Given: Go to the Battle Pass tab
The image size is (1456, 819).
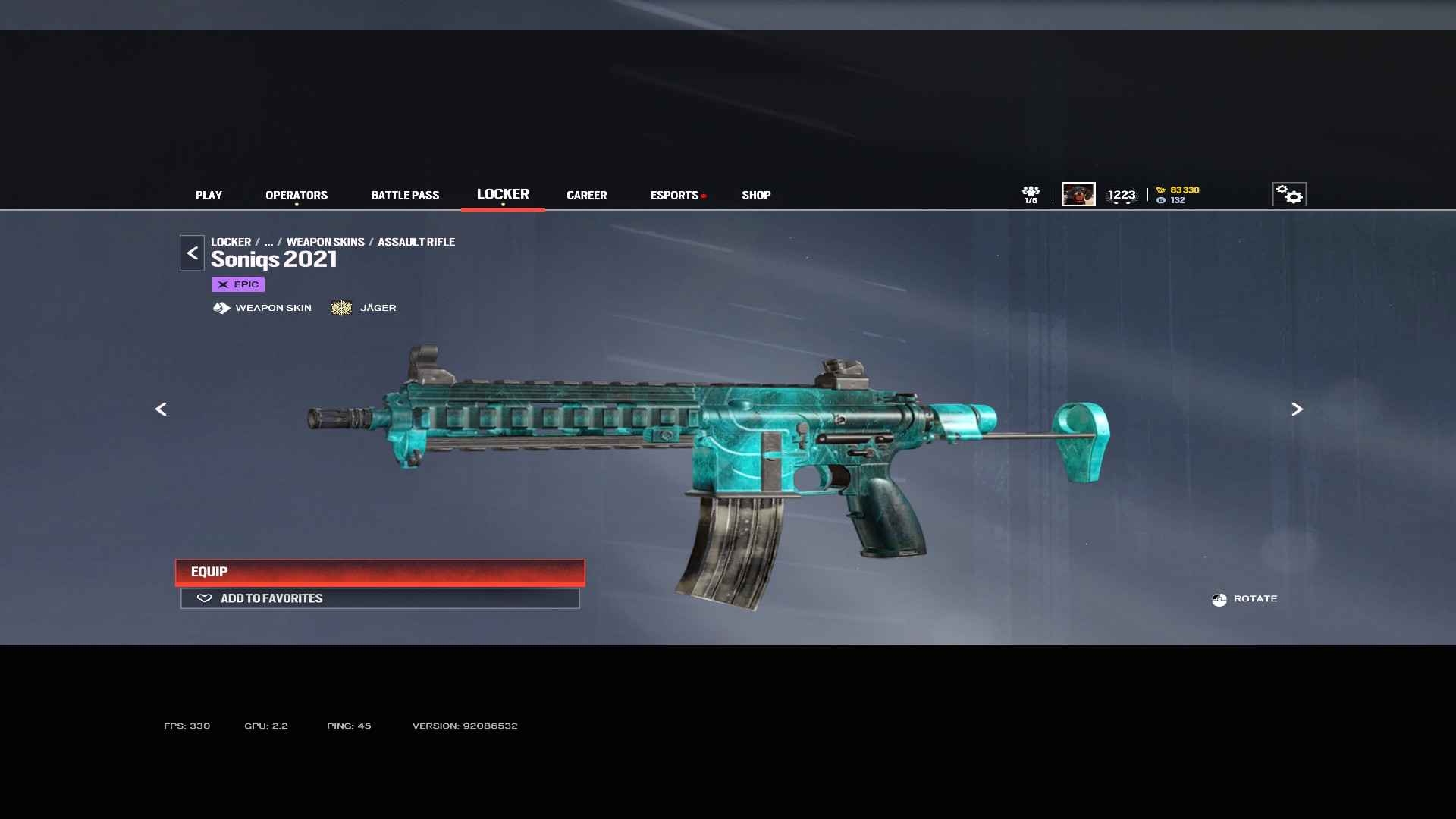Looking at the screenshot, I should click(405, 195).
